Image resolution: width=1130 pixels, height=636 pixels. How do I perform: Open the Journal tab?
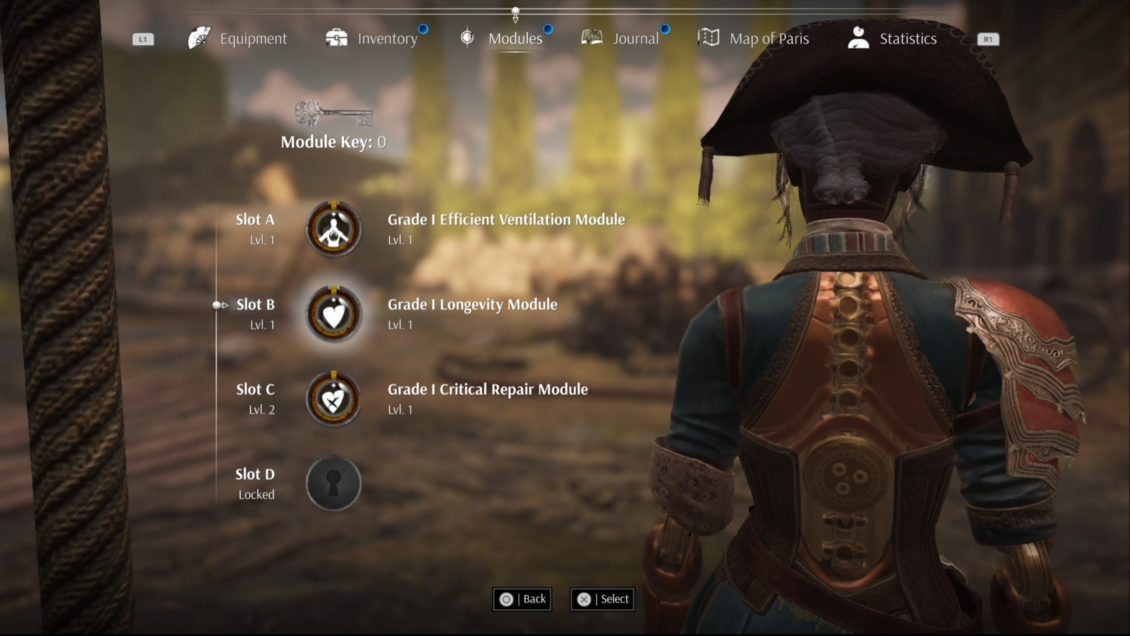(621, 39)
